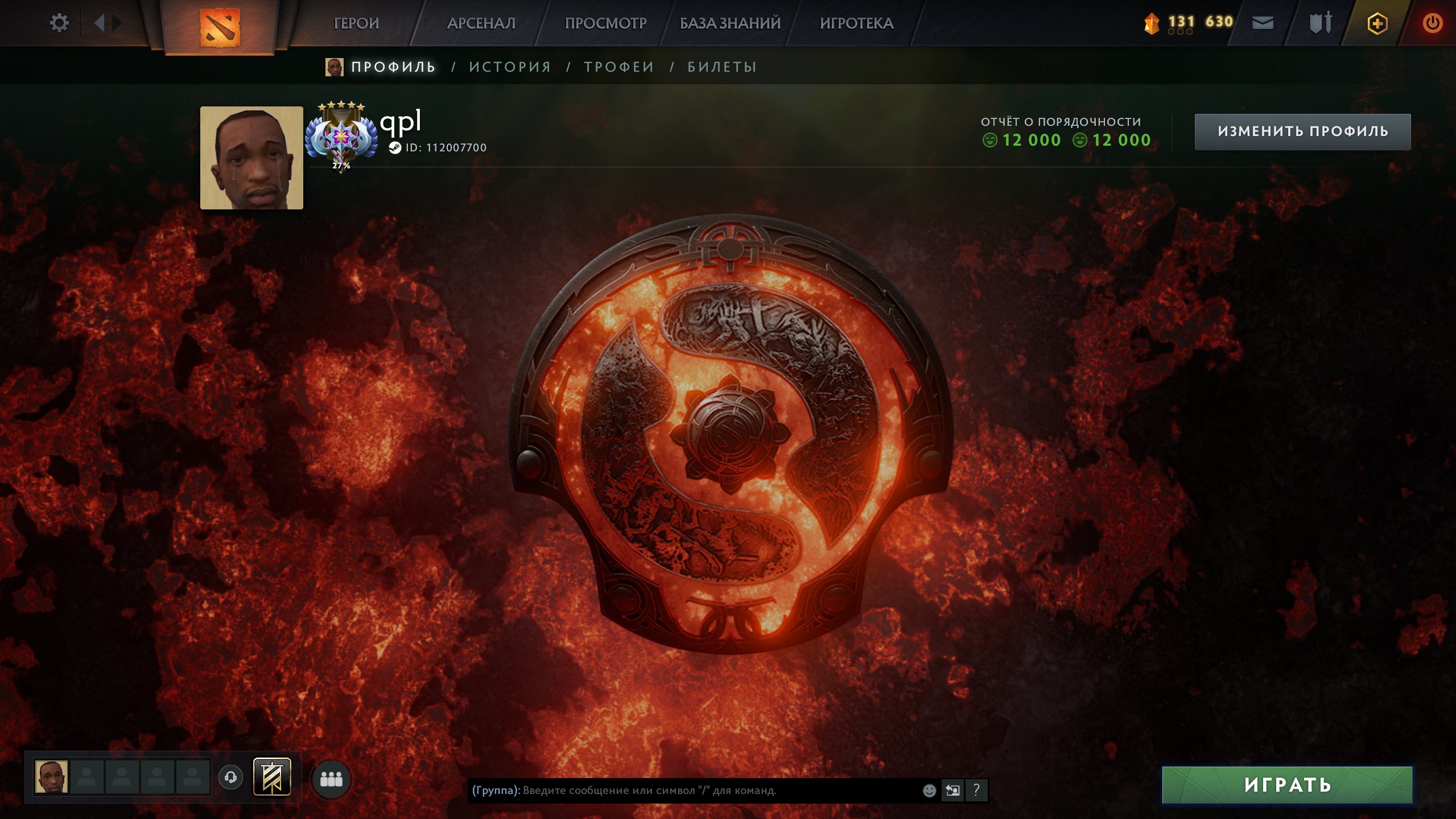Switch to the ИСТОРИЯ tab

(x=509, y=67)
